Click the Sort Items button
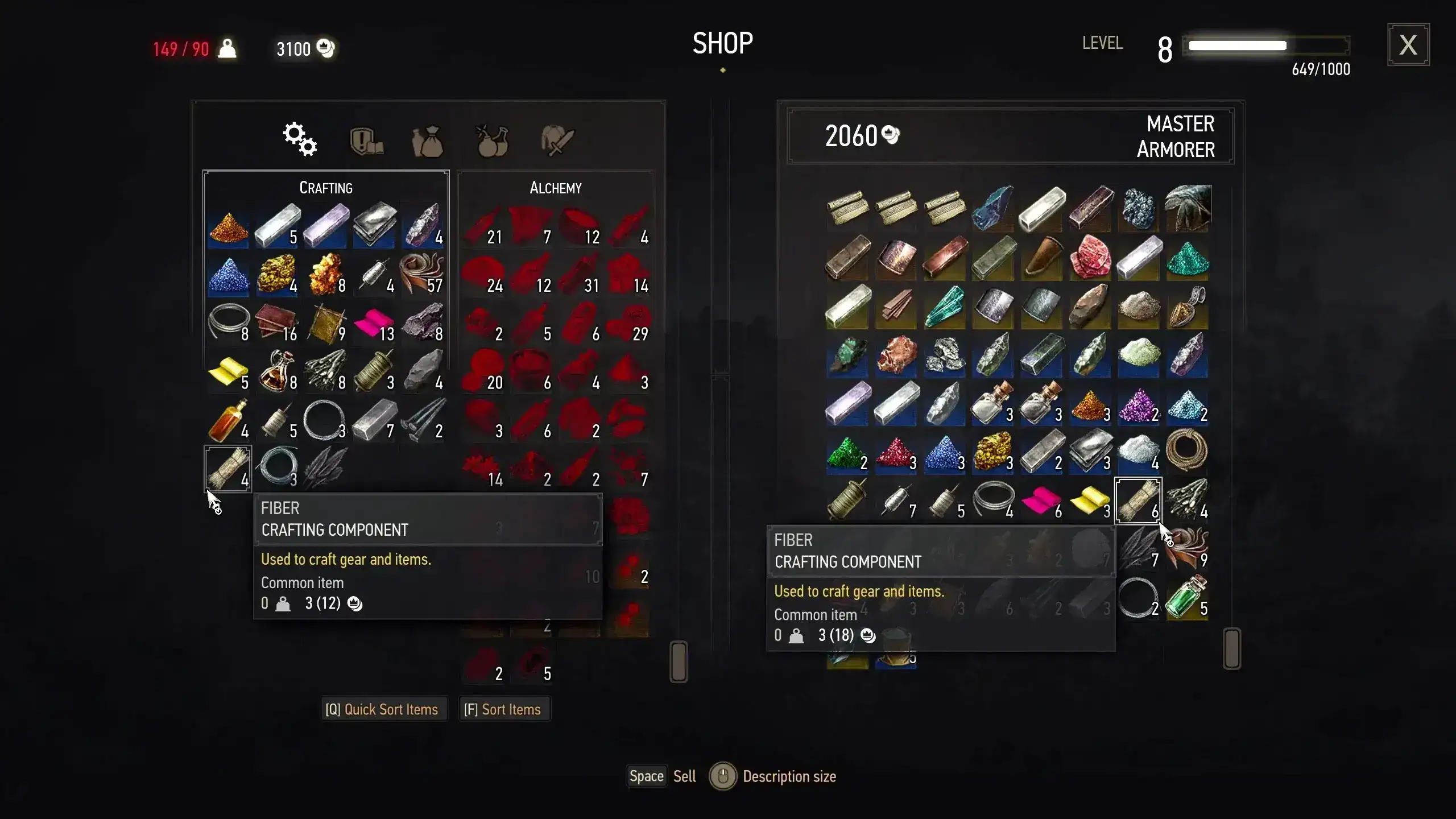The image size is (1456, 819). (x=503, y=709)
